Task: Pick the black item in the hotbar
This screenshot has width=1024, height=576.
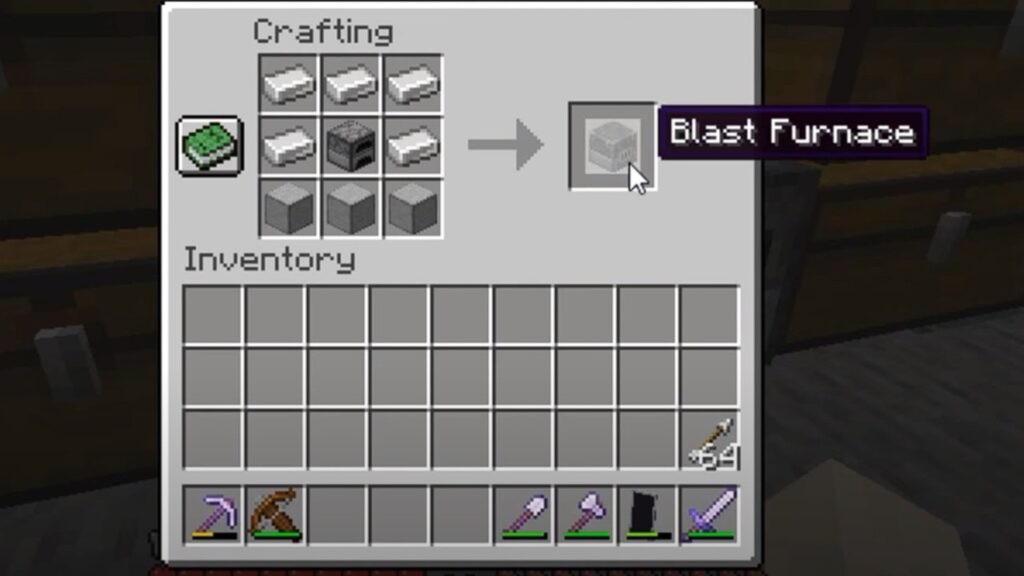Action: coord(647,514)
